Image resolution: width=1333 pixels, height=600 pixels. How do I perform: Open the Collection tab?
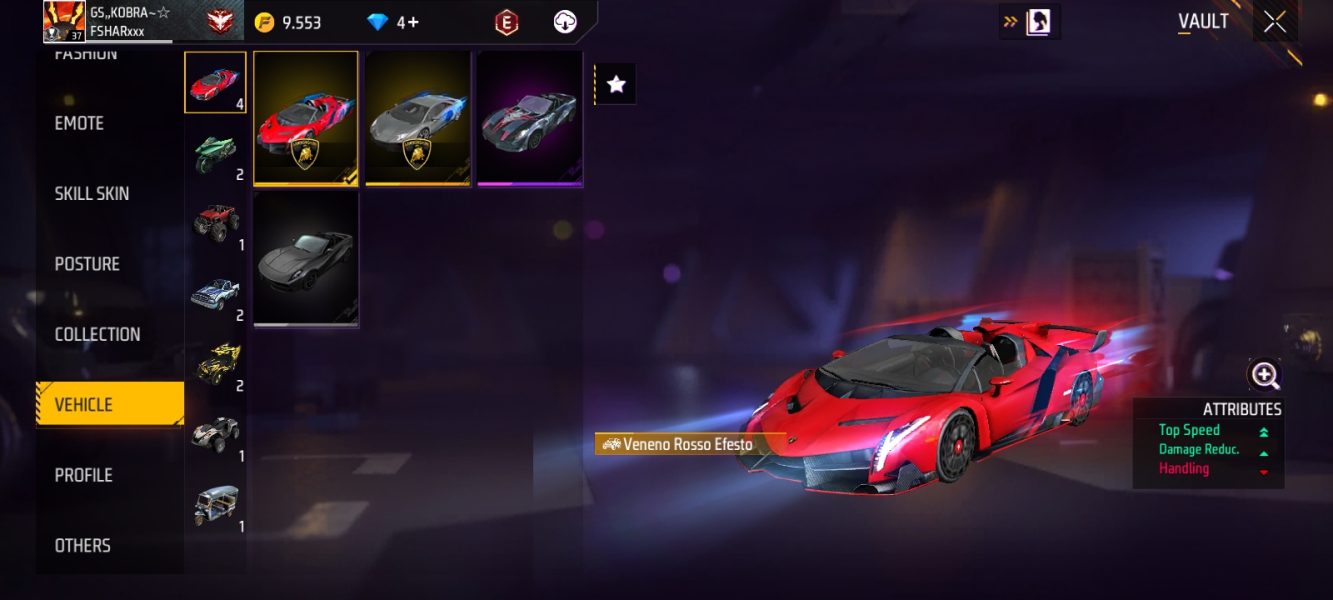coord(97,334)
